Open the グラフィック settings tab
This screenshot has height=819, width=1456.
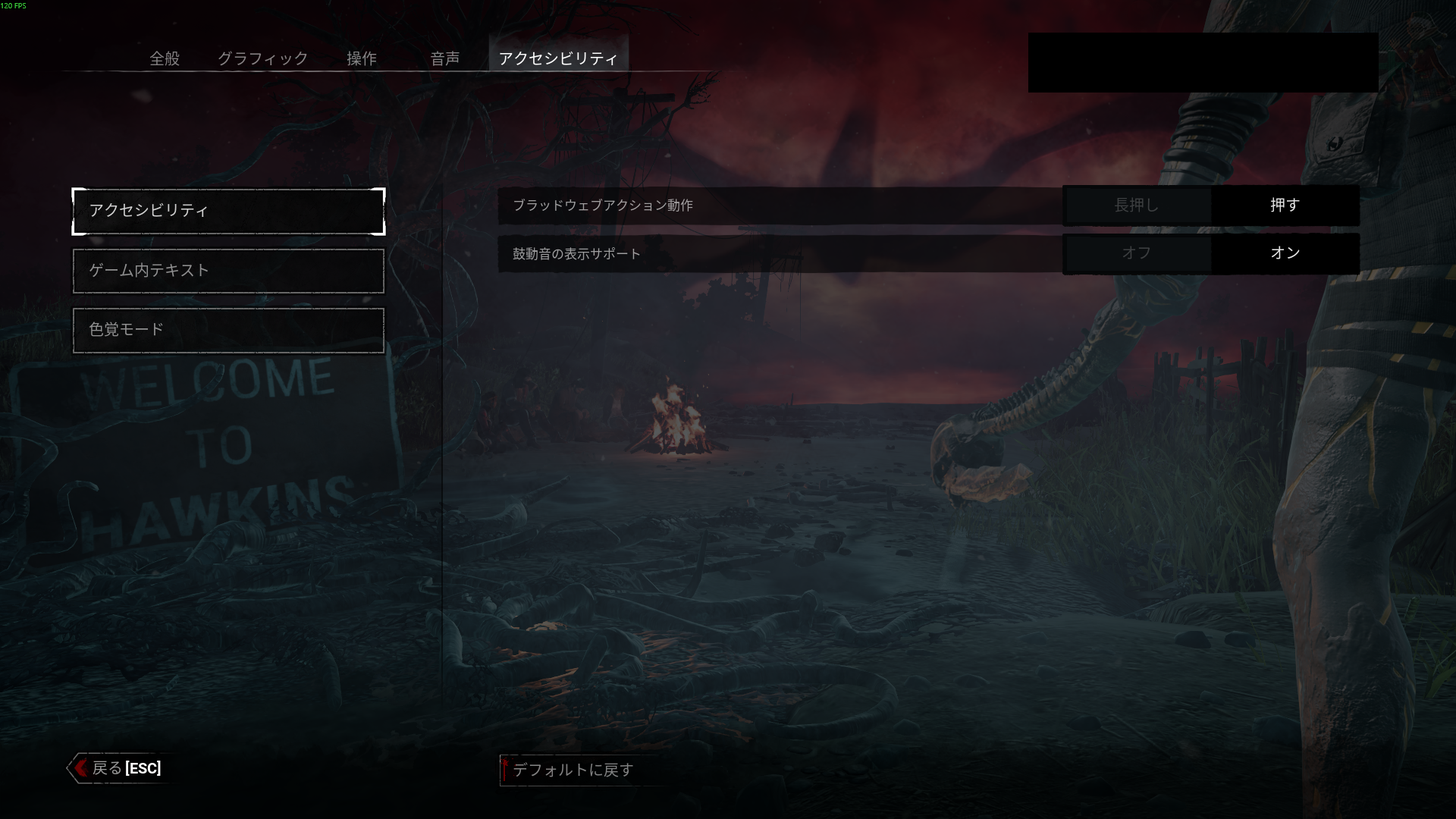coord(262,58)
